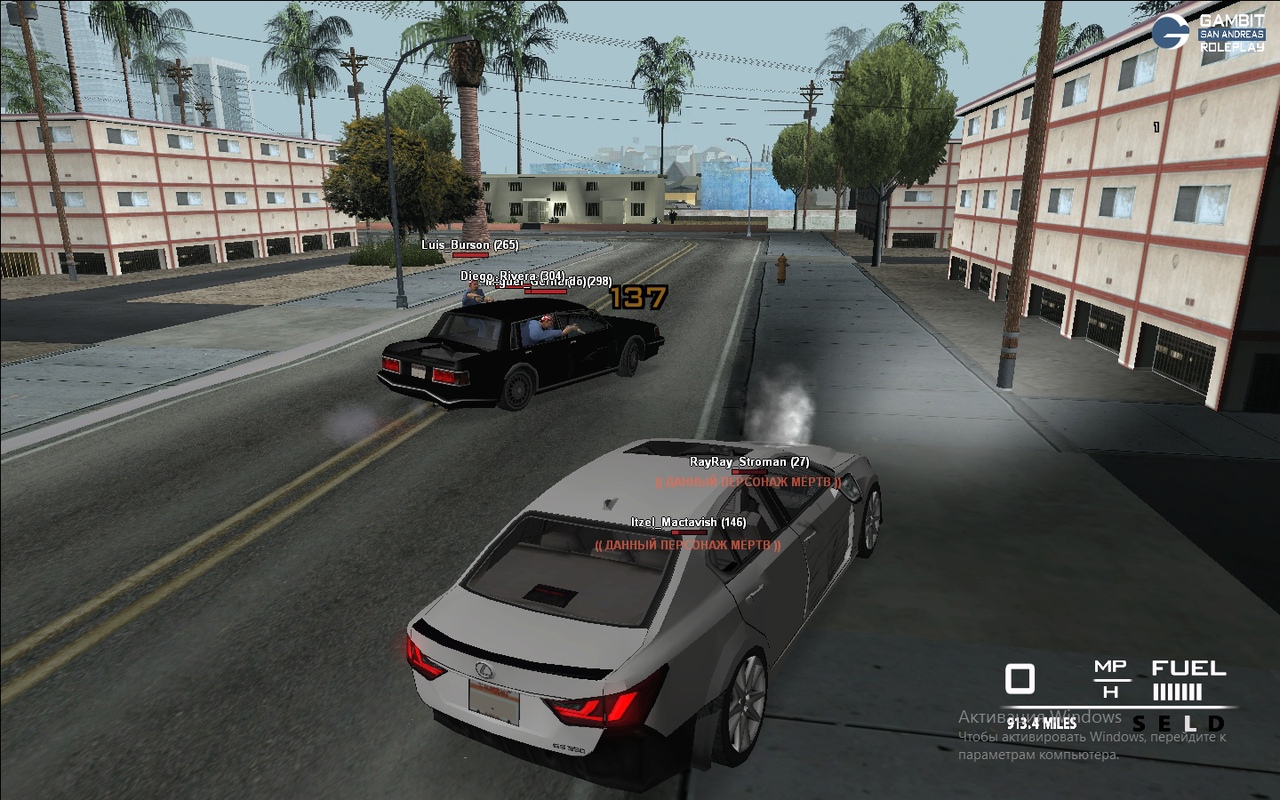The width and height of the screenshot is (1280, 800).
Task: Toggle the E indicator on the speedometer
Action: (1165, 723)
